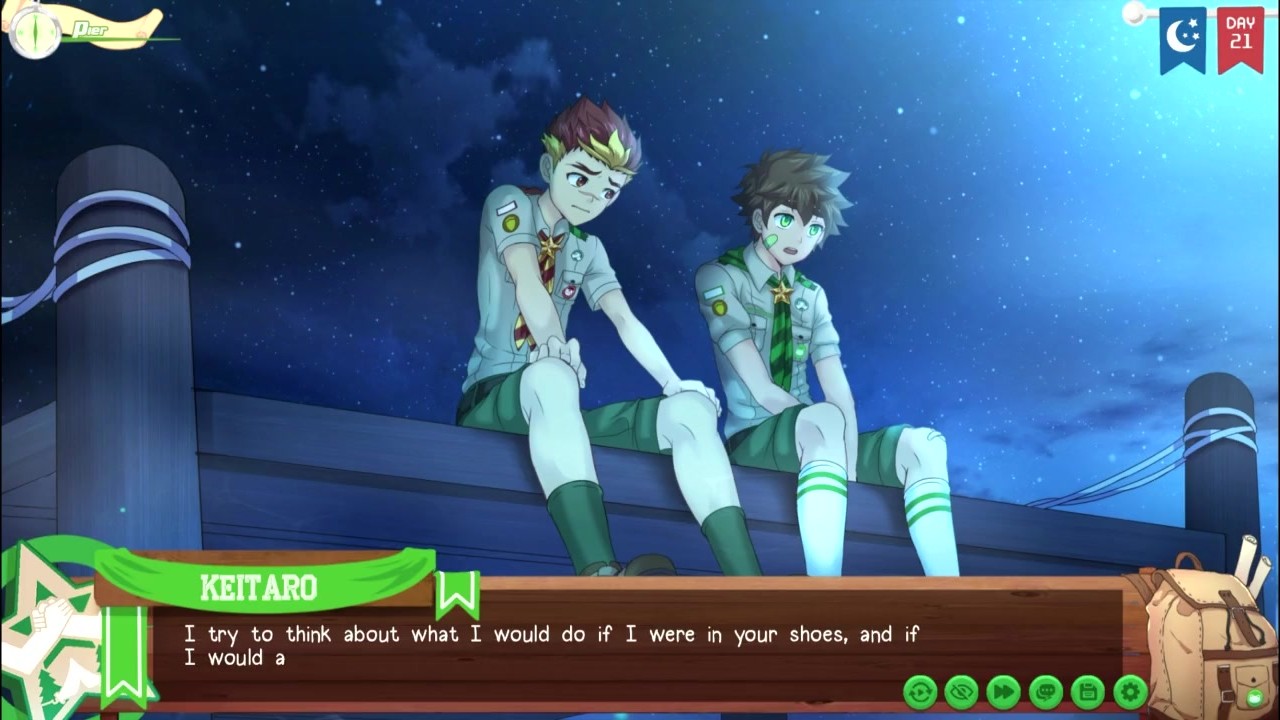The height and width of the screenshot is (720, 1280).
Task: Activate the fast-forward skip button
Action: coord(1004,691)
